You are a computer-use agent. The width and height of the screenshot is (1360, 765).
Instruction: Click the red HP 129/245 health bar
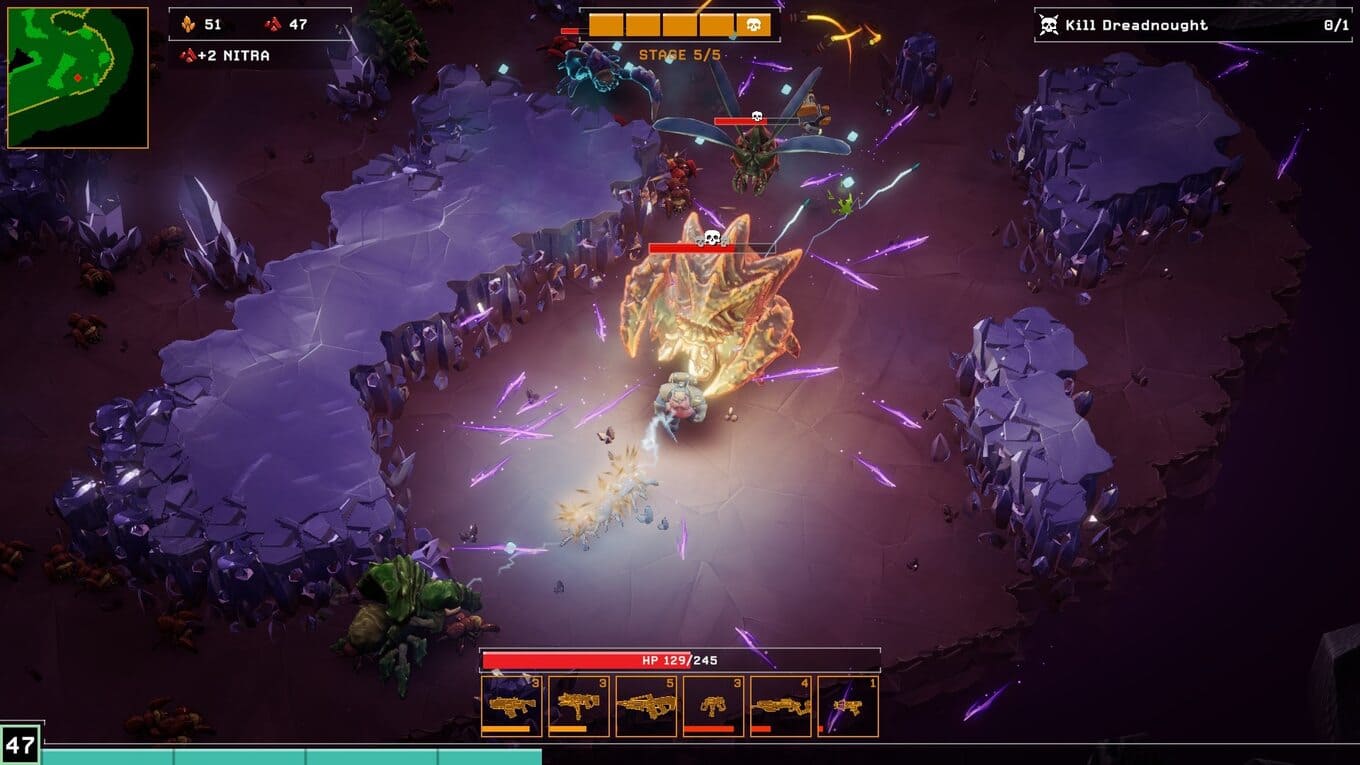pos(680,660)
